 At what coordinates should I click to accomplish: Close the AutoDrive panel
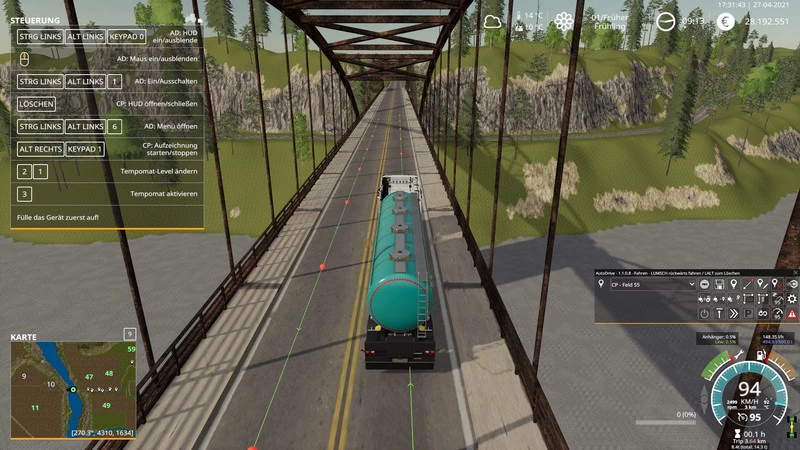(795, 273)
